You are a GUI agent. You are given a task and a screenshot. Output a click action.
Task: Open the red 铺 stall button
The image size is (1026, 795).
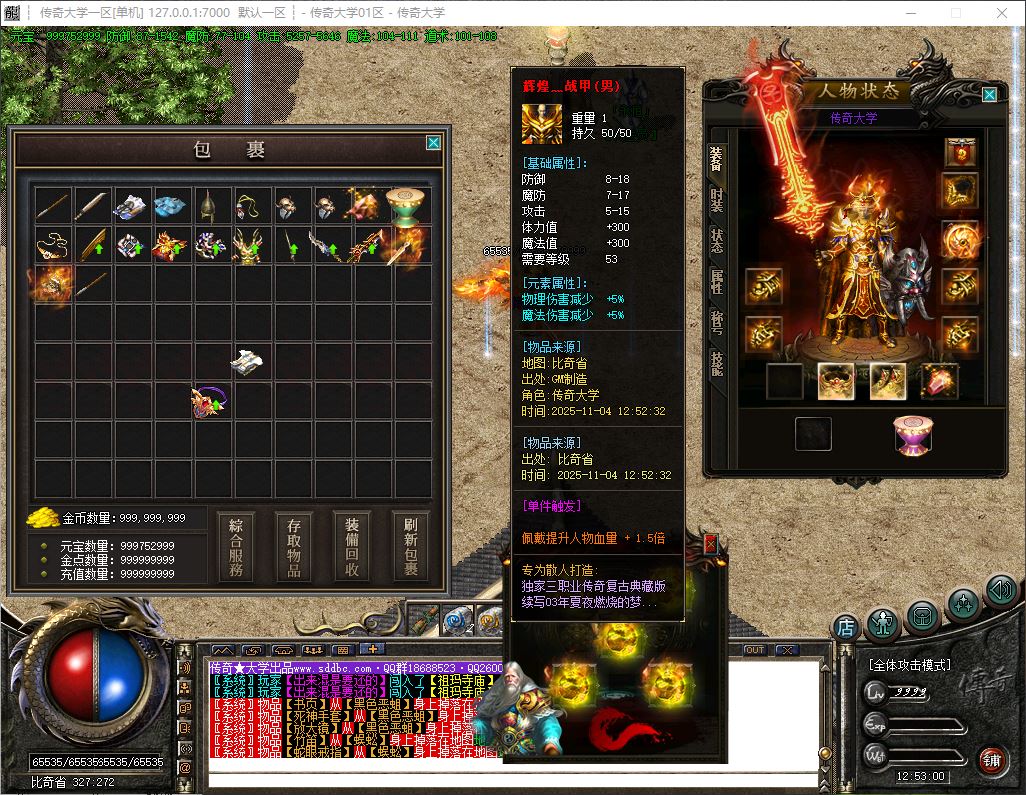992,761
